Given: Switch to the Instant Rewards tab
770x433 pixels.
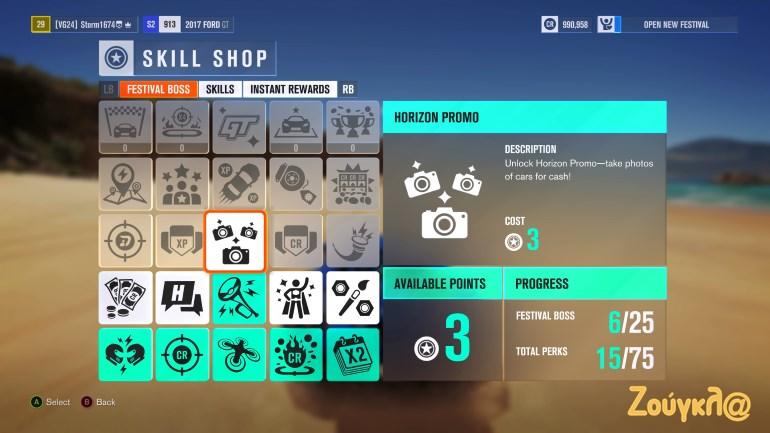Looking at the screenshot, I should (289, 89).
